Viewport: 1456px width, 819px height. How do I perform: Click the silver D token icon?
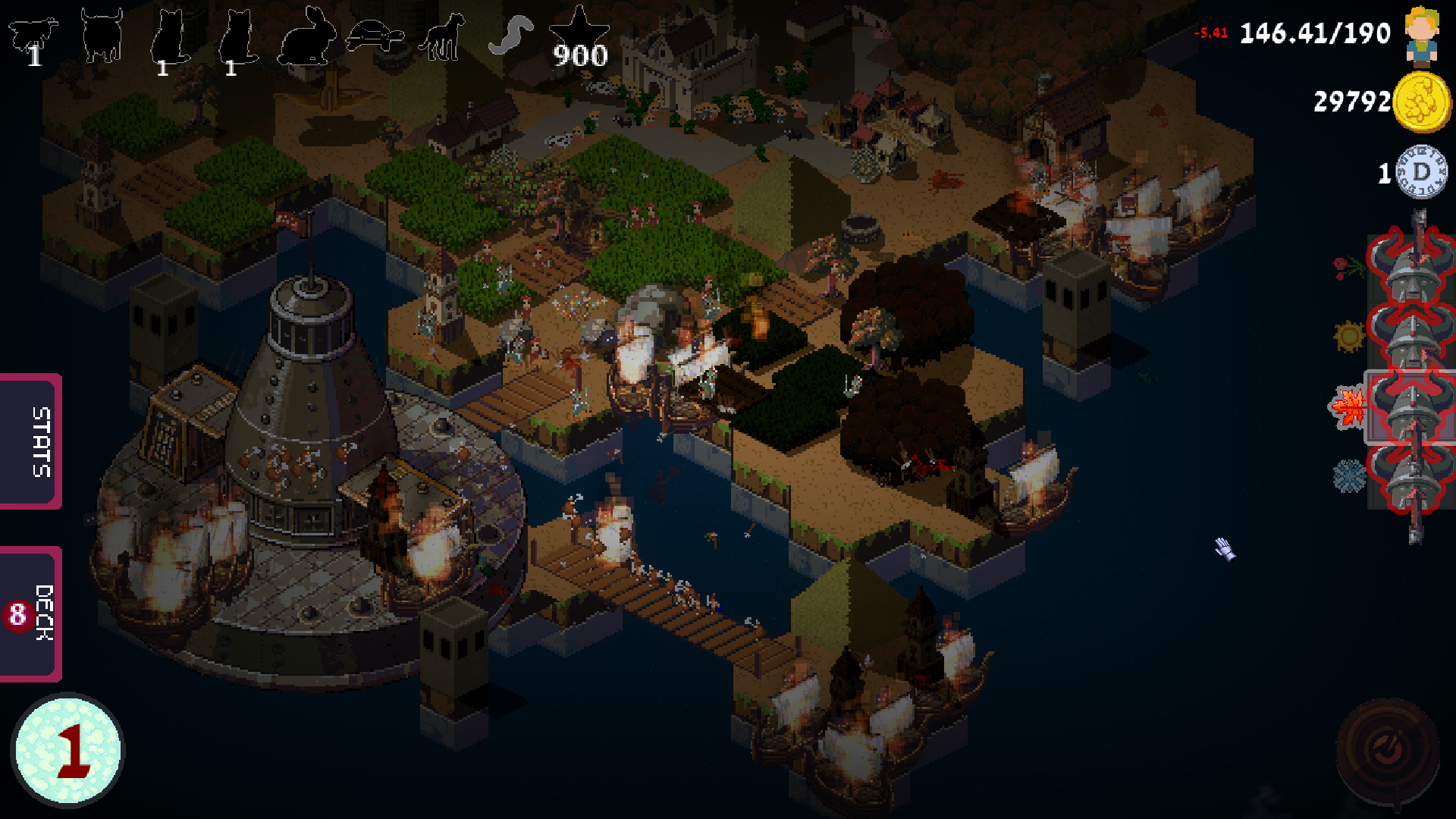click(1422, 172)
